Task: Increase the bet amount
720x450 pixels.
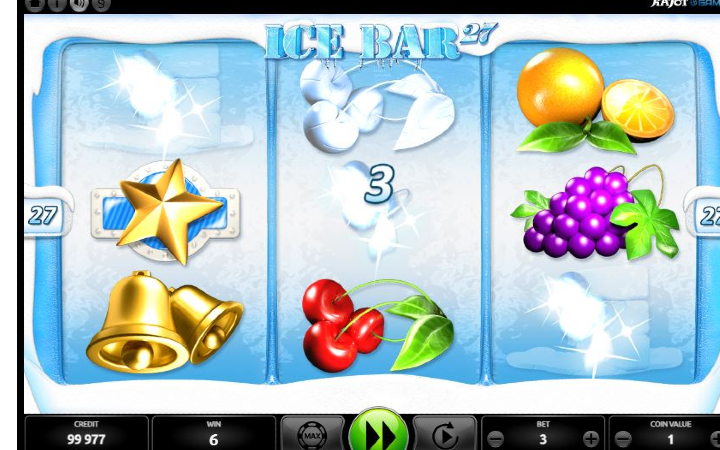Action: click(591, 439)
